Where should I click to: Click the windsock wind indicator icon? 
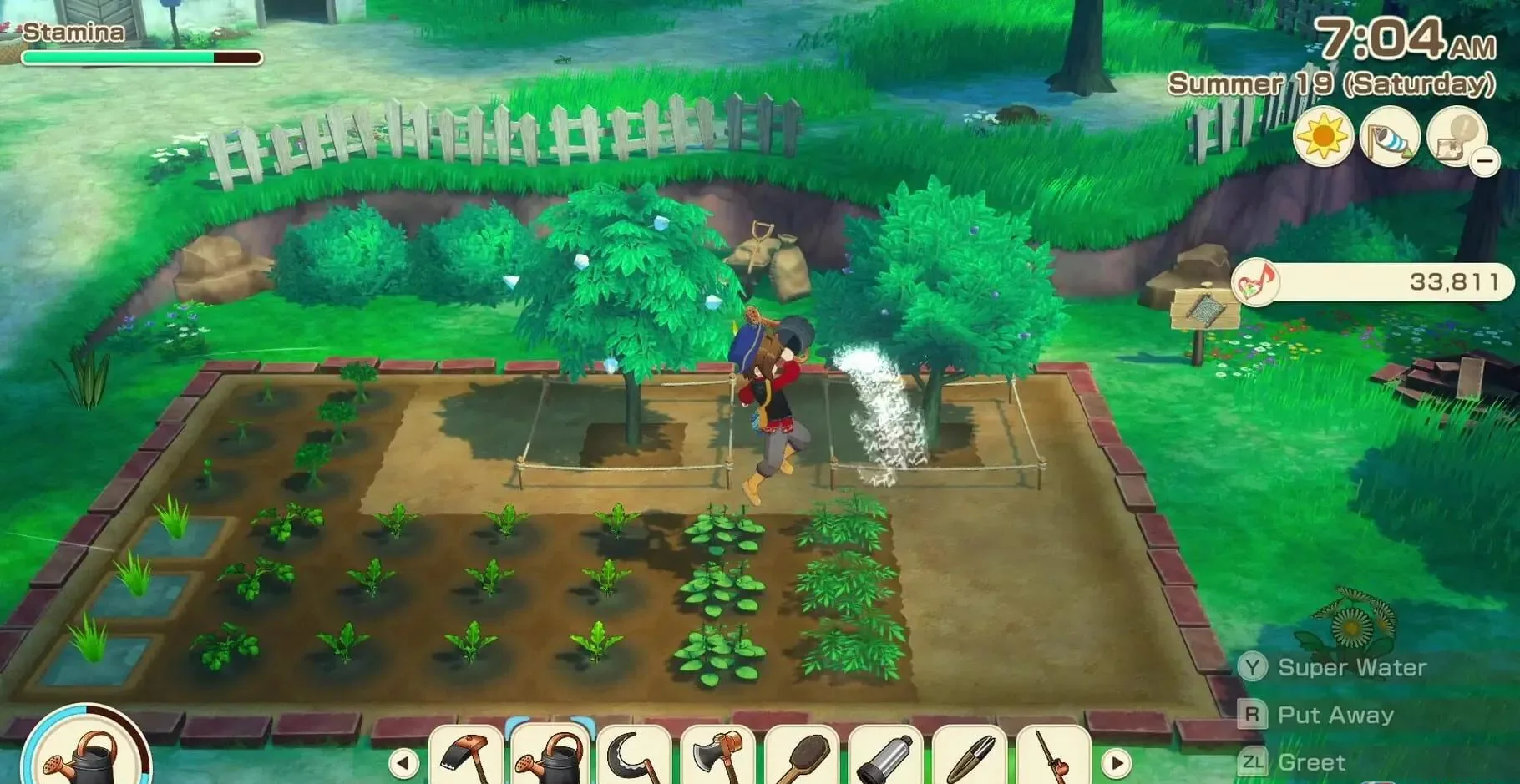(x=1390, y=137)
